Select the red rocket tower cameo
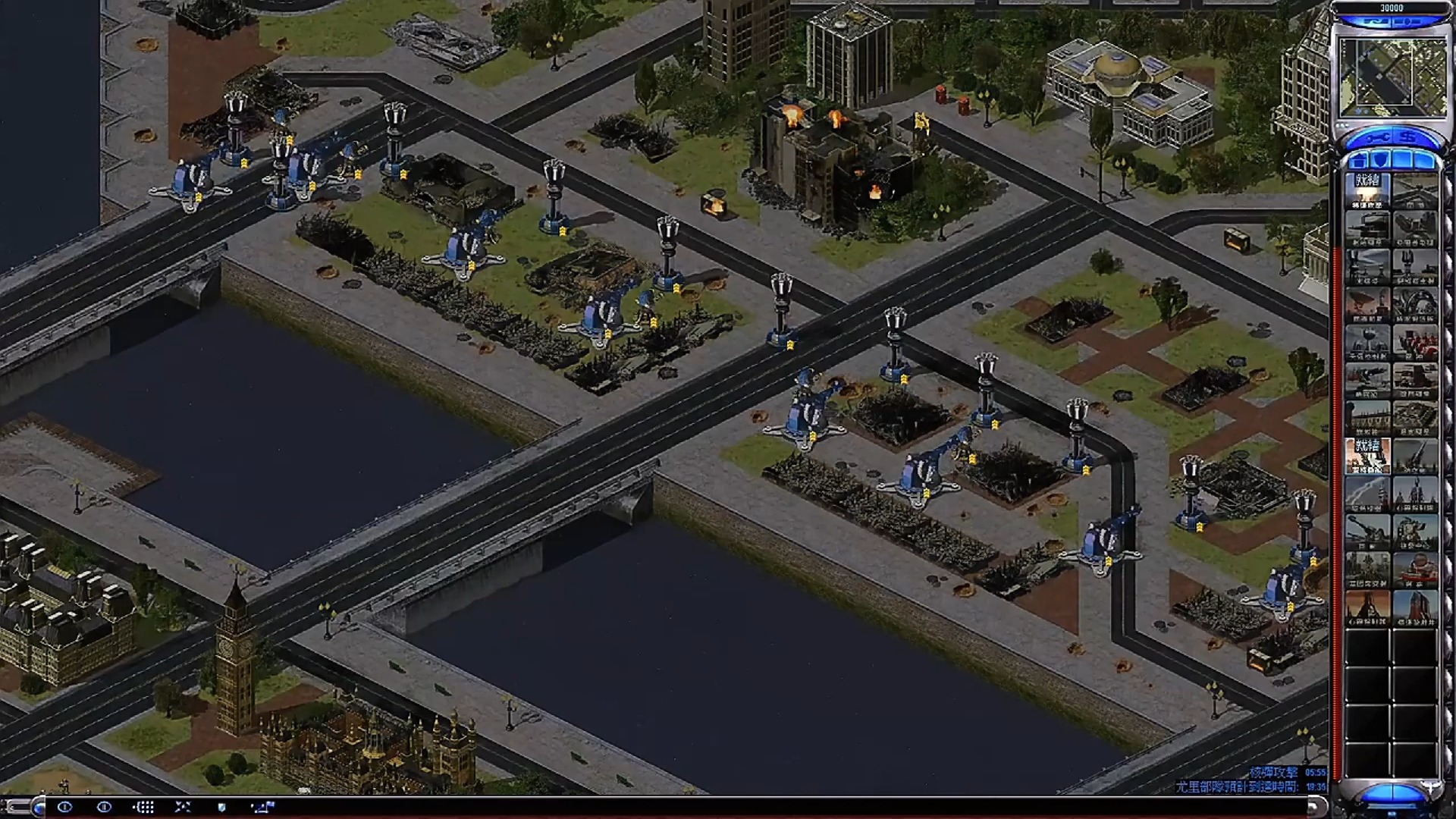 pyautogui.click(x=1414, y=607)
